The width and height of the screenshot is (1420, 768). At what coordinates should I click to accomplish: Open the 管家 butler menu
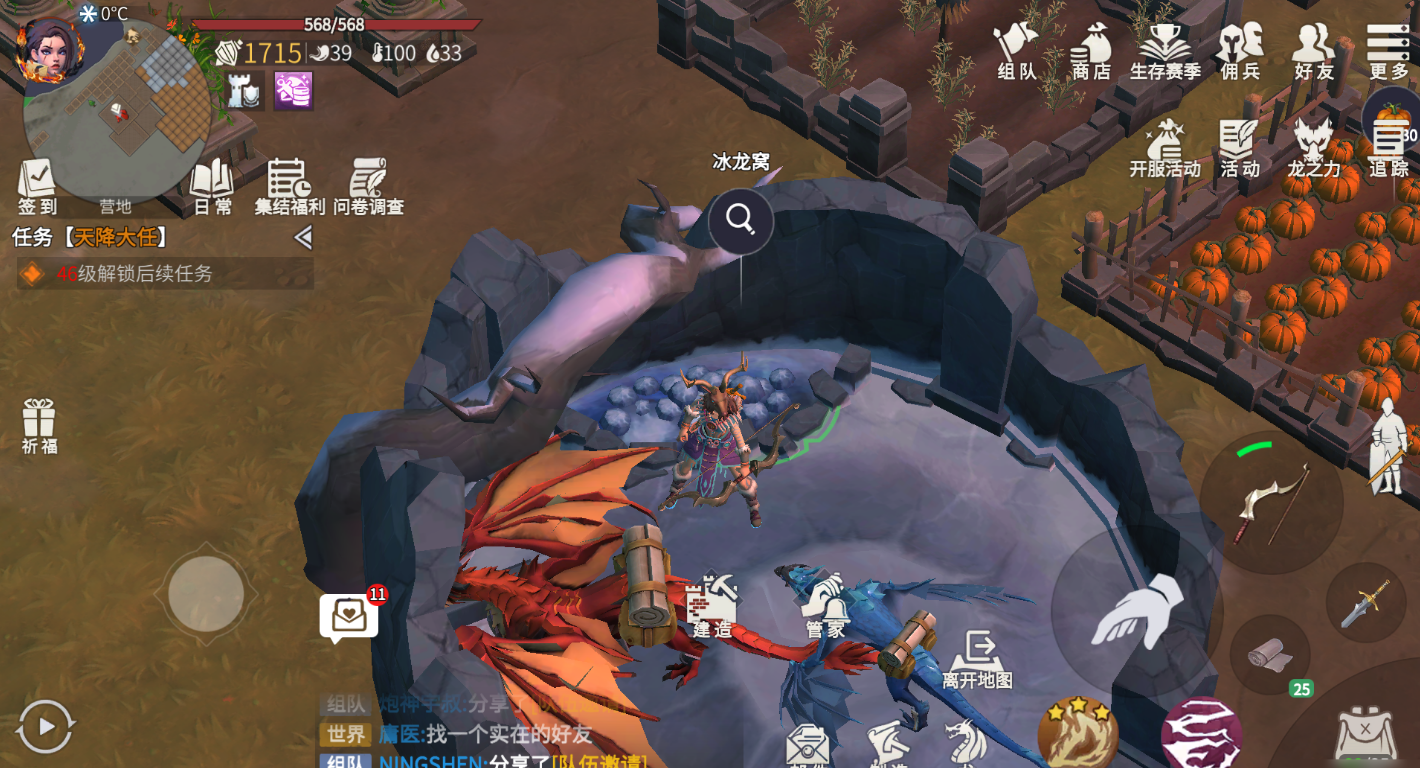(826, 606)
